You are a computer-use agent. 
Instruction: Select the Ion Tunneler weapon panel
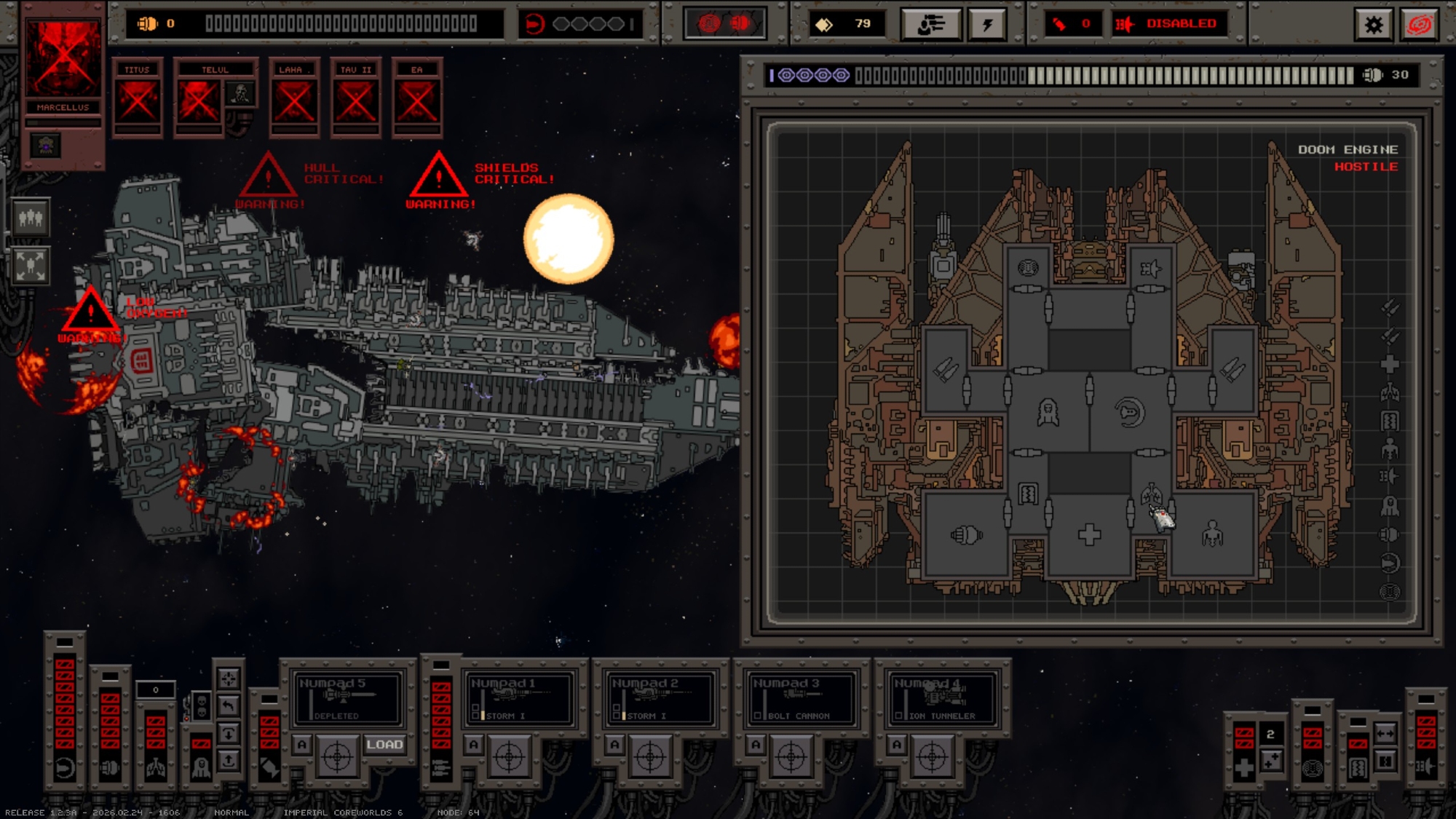[942, 699]
